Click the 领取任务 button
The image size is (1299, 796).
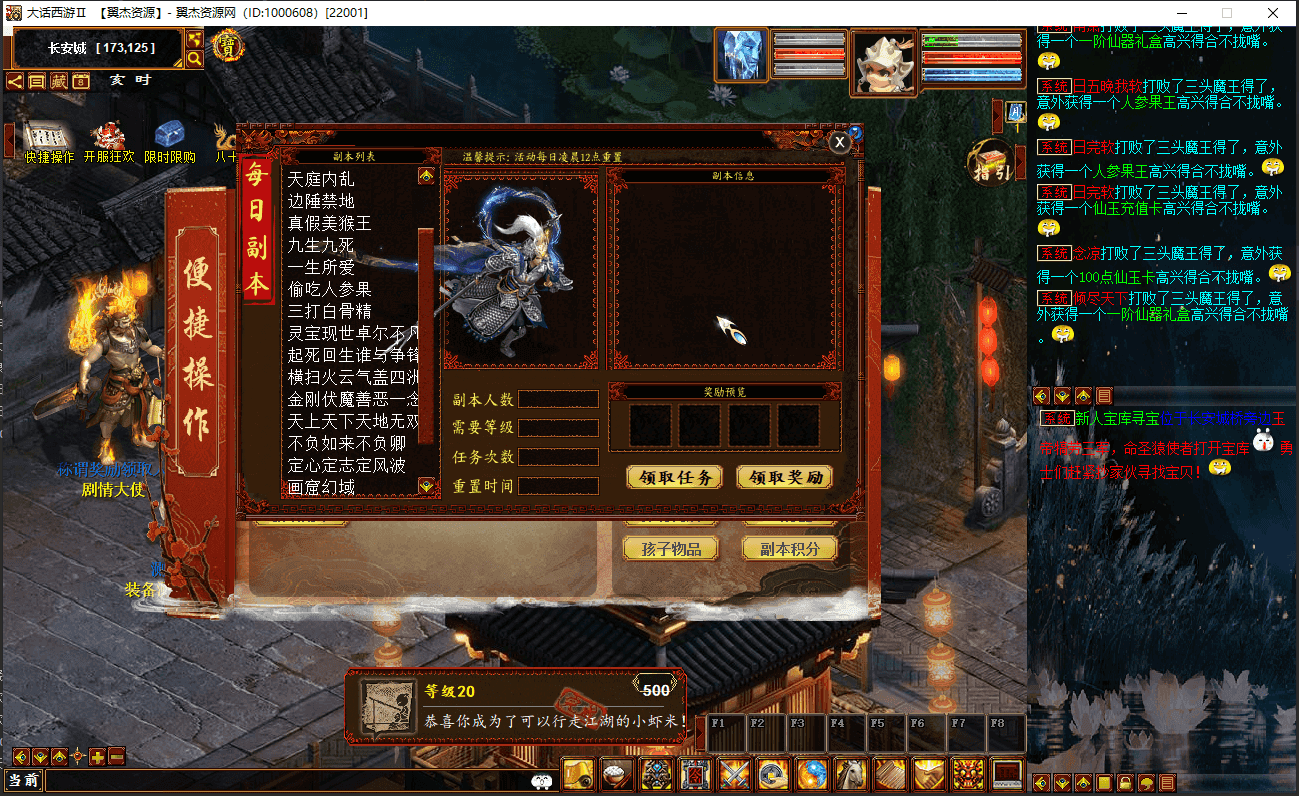coord(674,477)
